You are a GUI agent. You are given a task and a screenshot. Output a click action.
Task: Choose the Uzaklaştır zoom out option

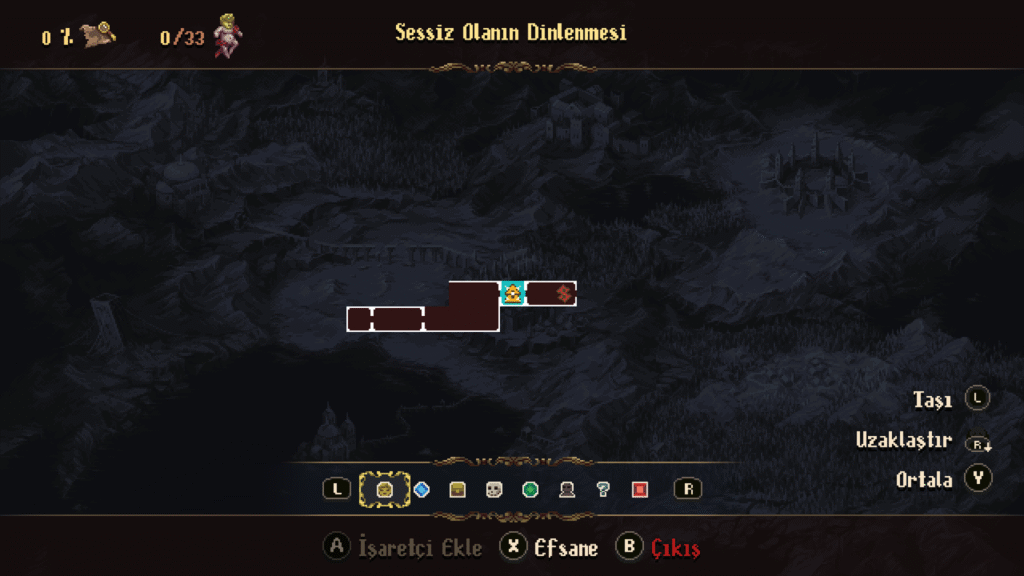pos(903,440)
